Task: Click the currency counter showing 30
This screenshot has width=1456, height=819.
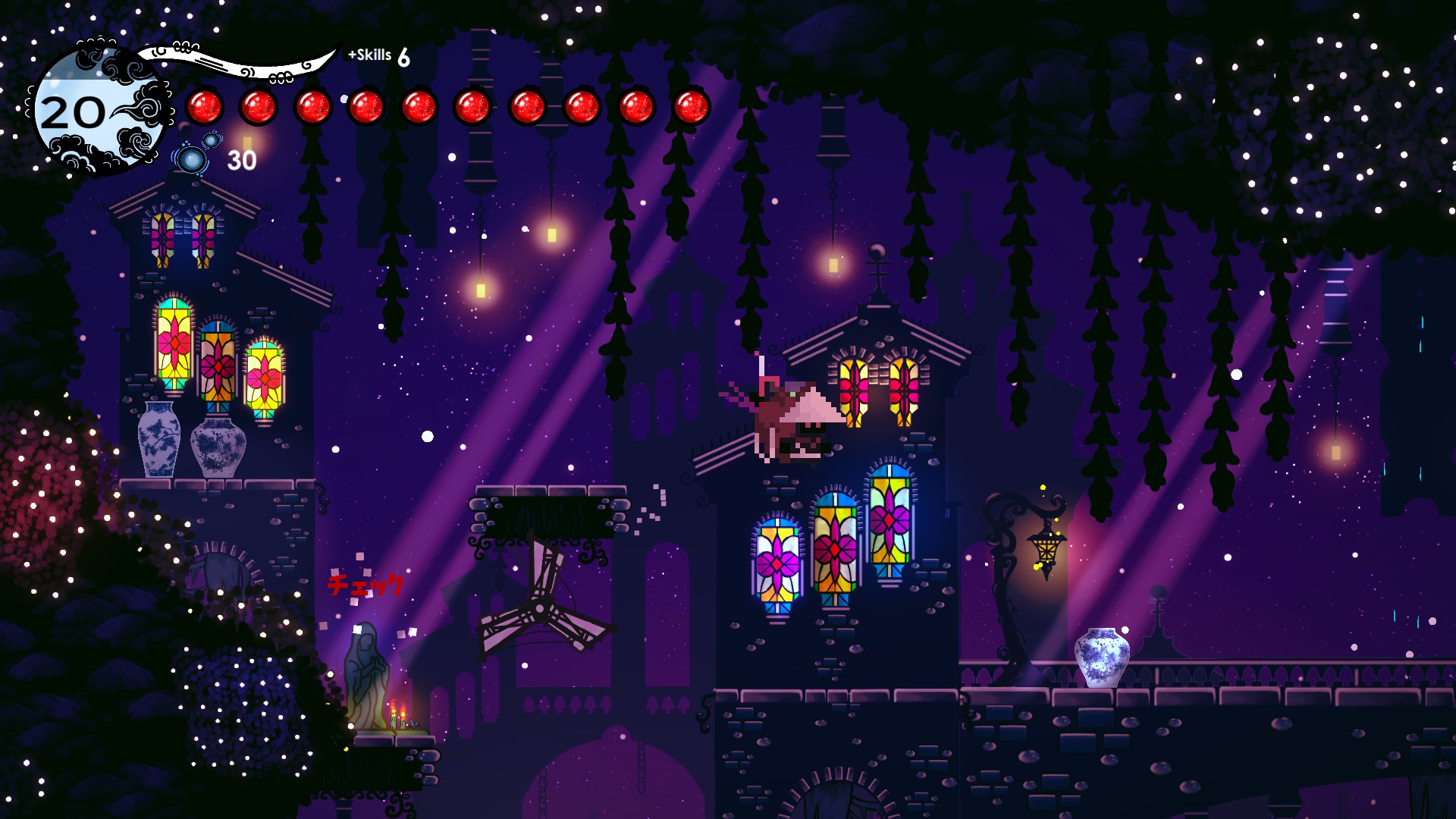Action: [x=243, y=160]
